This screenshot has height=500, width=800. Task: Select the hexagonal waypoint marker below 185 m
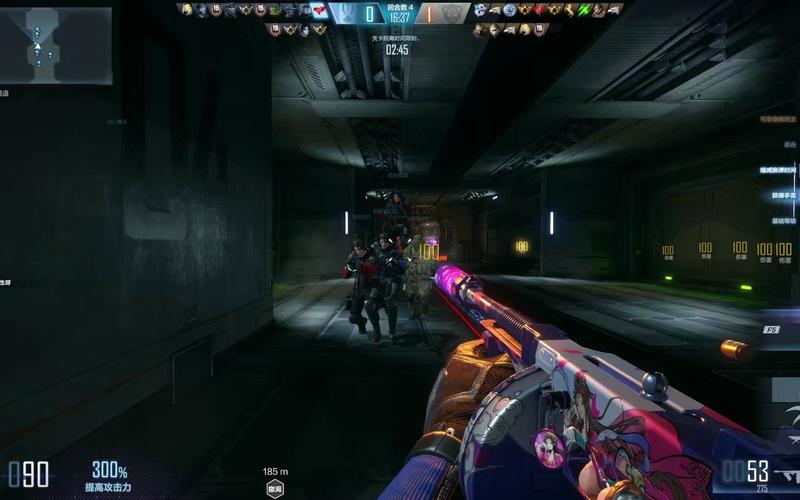point(275,489)
